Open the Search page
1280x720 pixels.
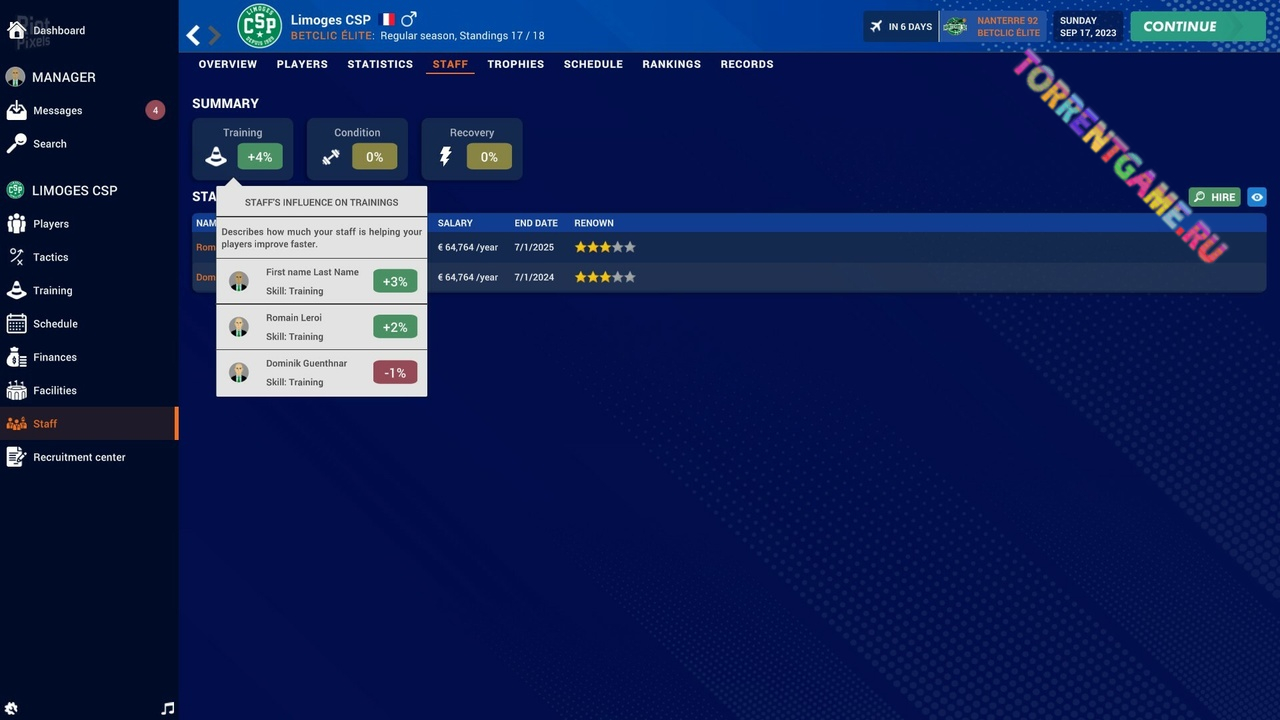click(x=49, y=144)
